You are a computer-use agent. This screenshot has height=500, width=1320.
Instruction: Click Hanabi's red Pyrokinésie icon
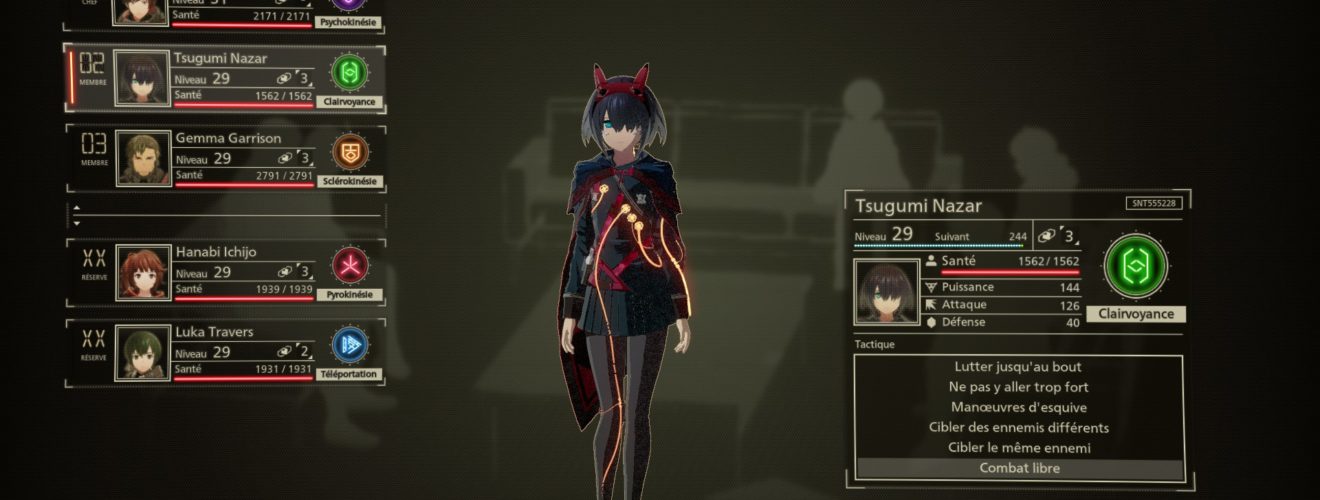click(x=350, y=265)
